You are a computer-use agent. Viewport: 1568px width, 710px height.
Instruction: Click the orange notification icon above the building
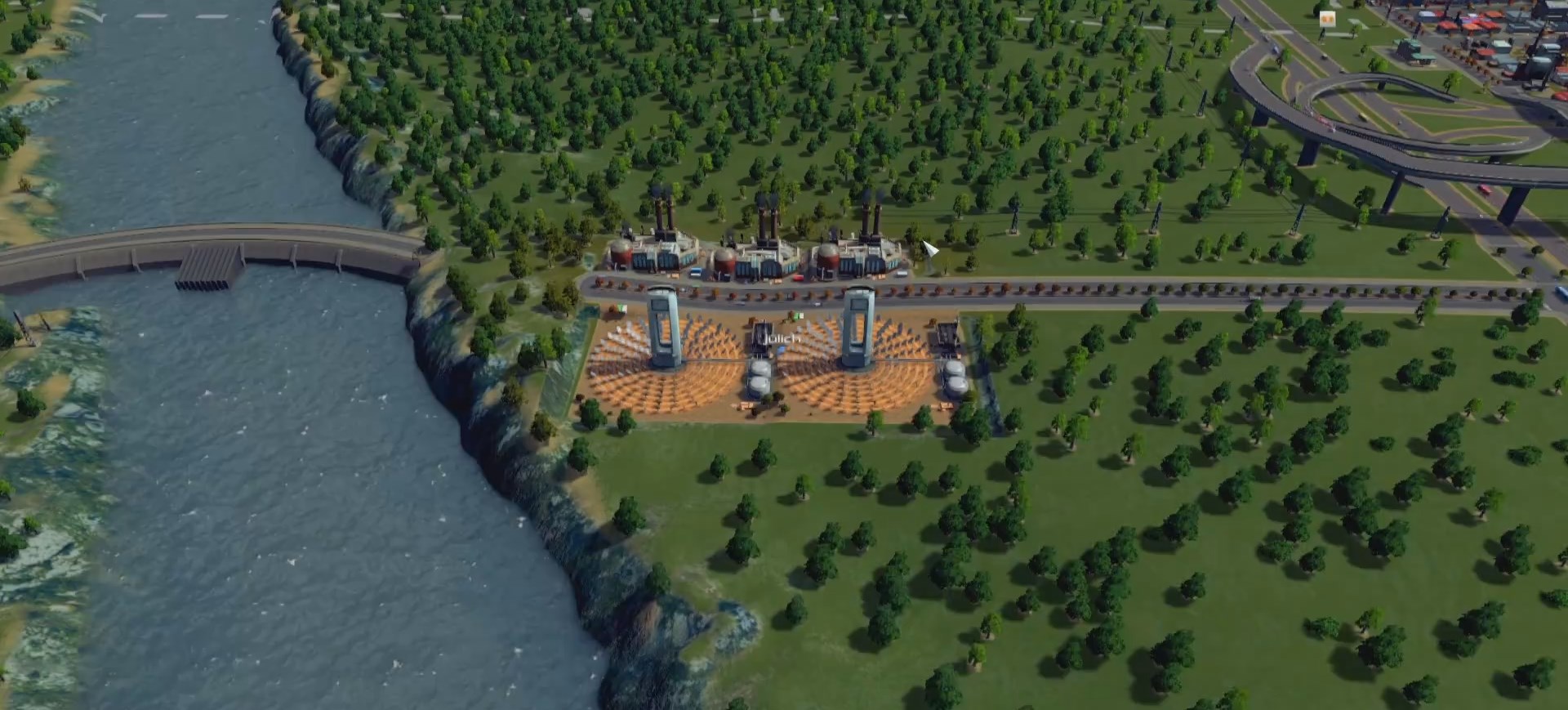tap(1327, 19)
